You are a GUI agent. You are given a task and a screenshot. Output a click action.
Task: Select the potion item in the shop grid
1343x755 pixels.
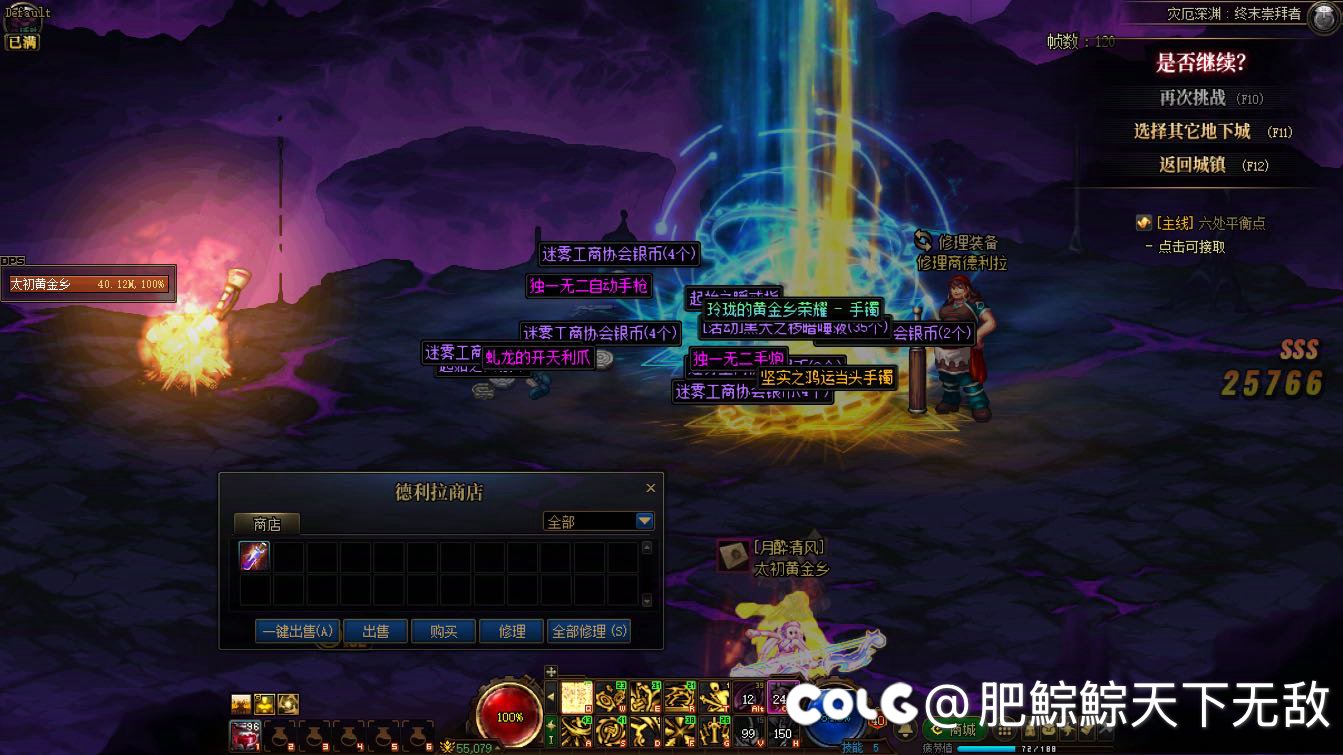pos(255,556)
